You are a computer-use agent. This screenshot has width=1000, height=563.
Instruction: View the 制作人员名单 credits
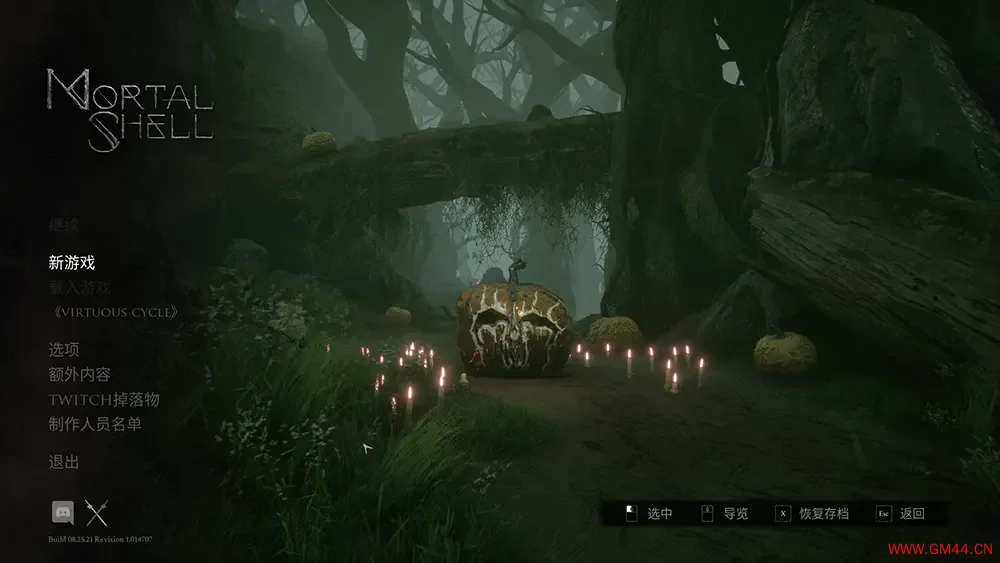(96, 424)
